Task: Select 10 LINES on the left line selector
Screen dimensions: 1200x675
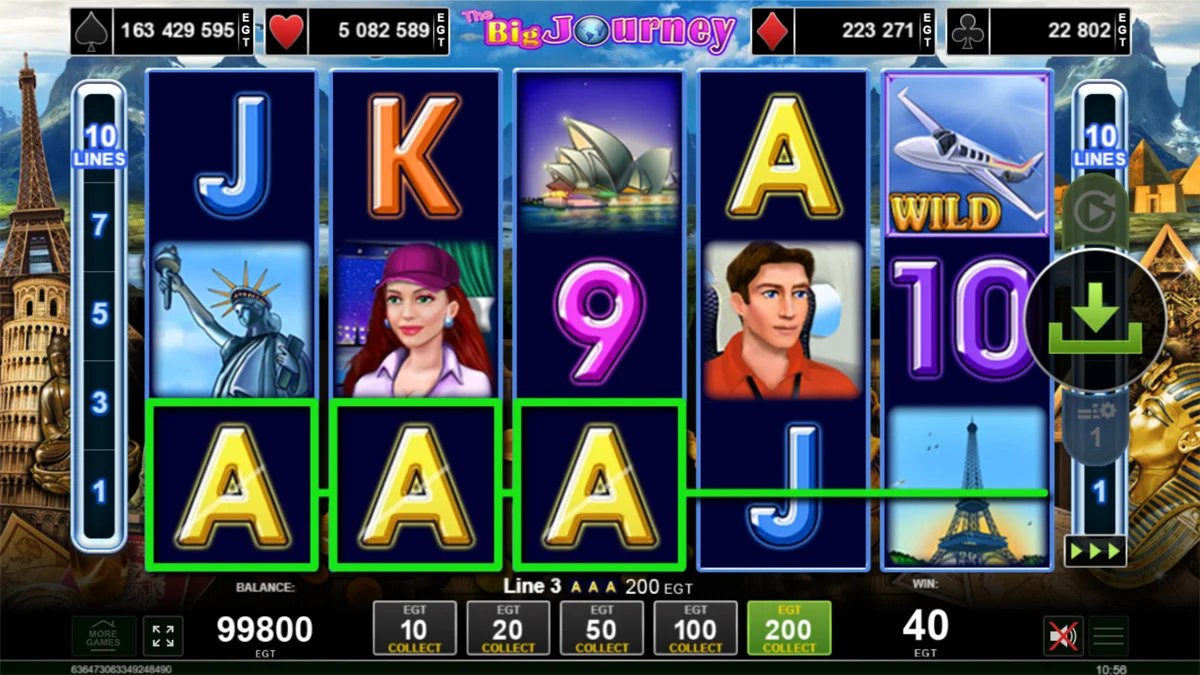Action: coord(99,145)
